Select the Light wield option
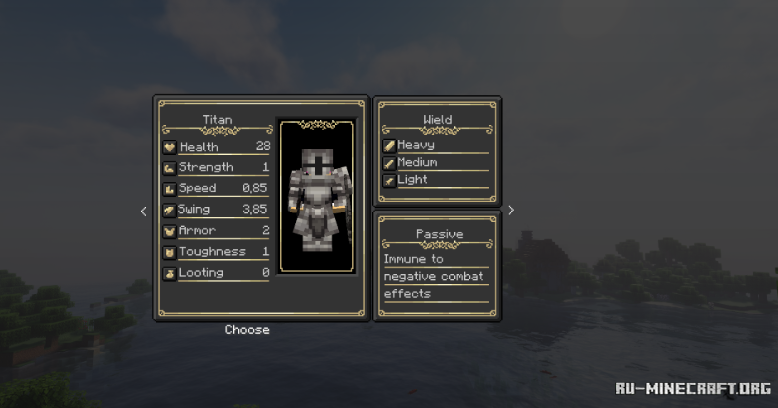This screenshot has height=408, width=778. click(412, 180)
